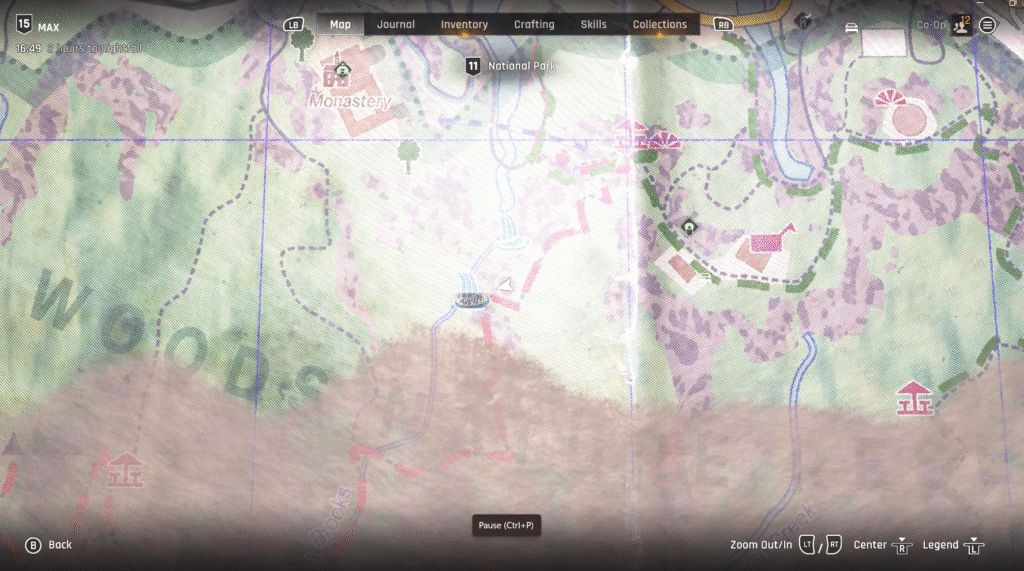This screenshot has height=571, width=1024.
Task: Center the map on player
Action: point(886,545)
